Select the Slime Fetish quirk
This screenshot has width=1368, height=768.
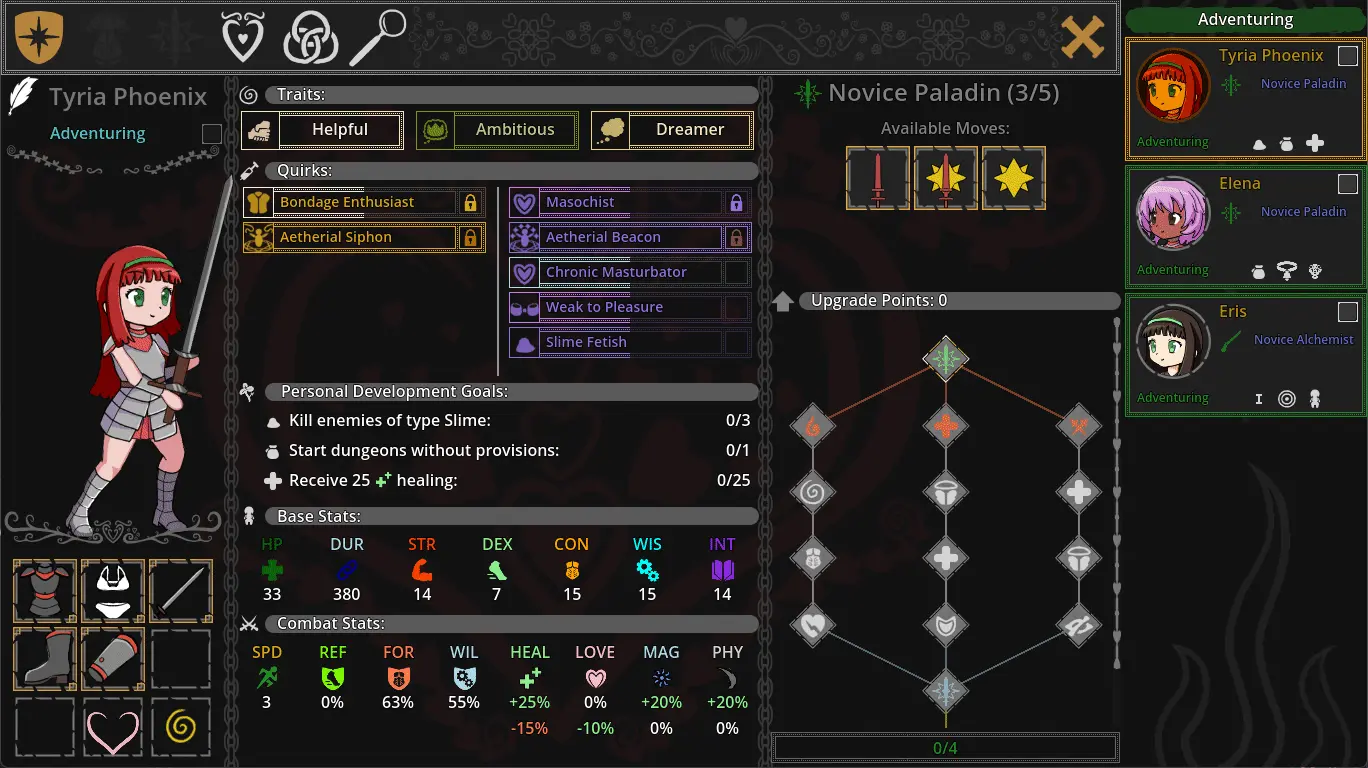point(617,342)
